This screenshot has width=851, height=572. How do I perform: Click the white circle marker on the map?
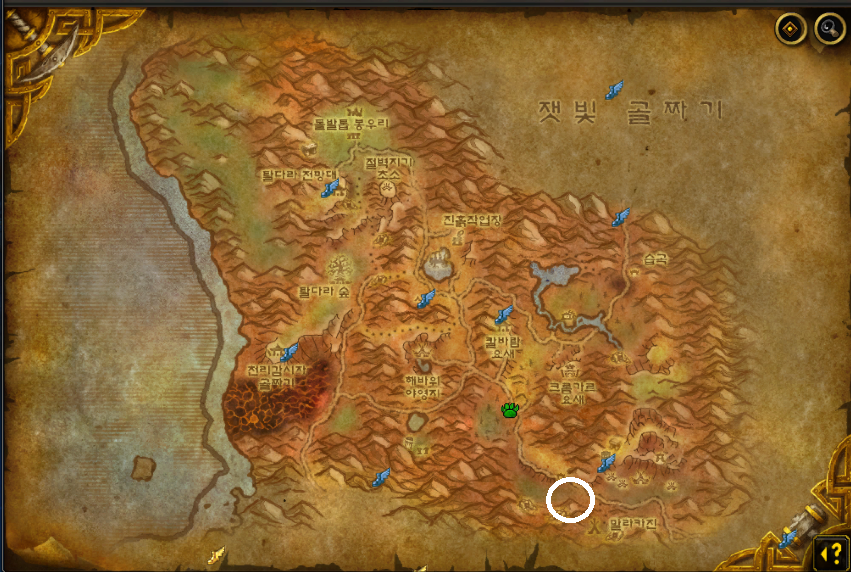tap(570, 500)
